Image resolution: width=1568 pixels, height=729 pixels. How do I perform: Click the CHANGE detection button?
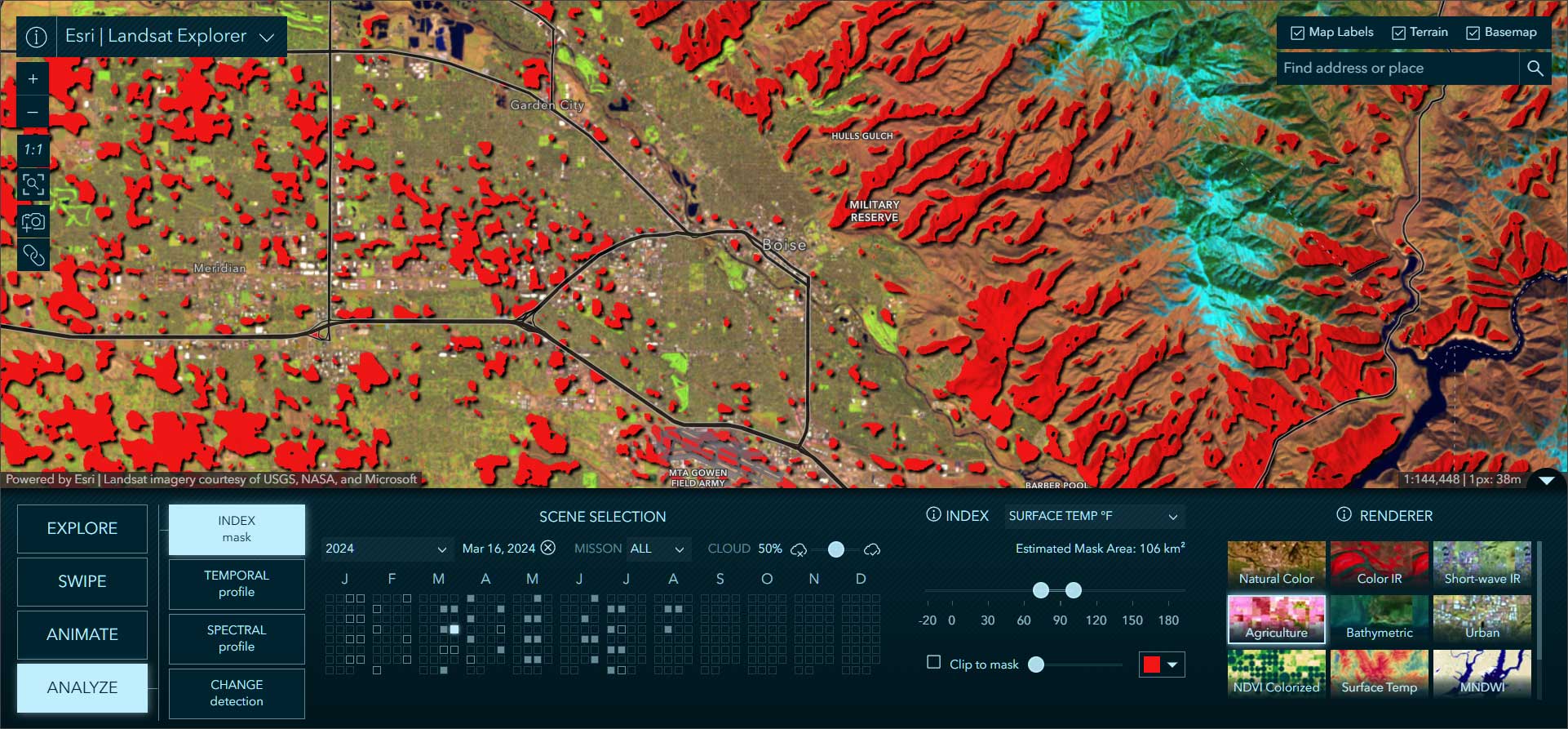coord(236,693)
